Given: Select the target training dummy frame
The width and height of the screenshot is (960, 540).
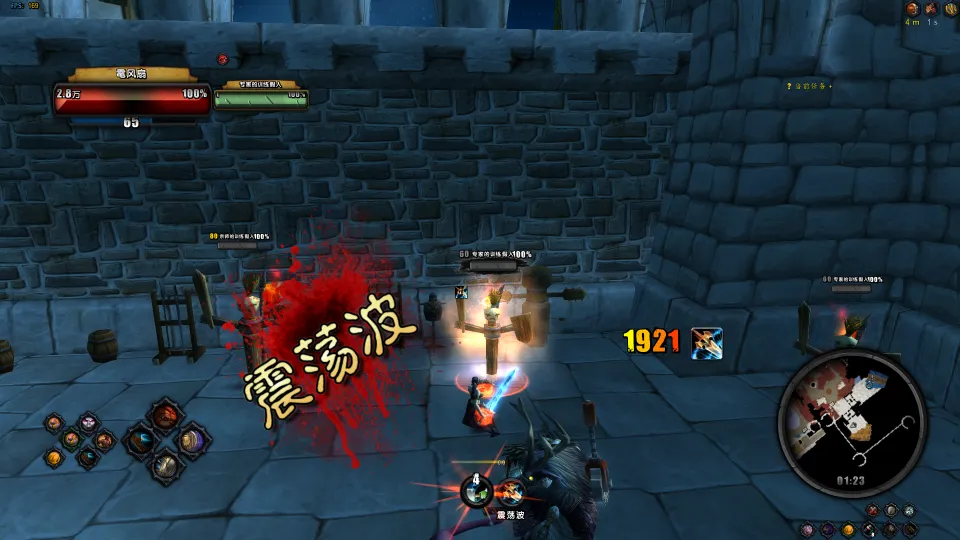Looking at the screenshot, I should (261, 95).
